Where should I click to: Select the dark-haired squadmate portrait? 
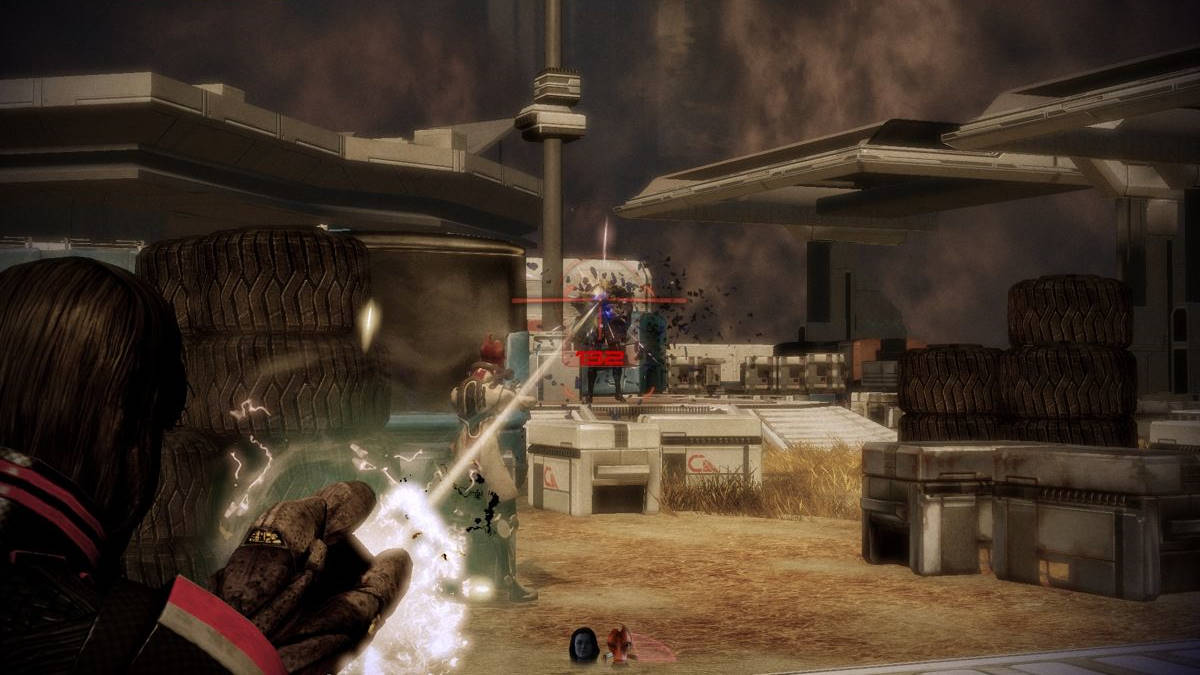[x=584, y=644]
